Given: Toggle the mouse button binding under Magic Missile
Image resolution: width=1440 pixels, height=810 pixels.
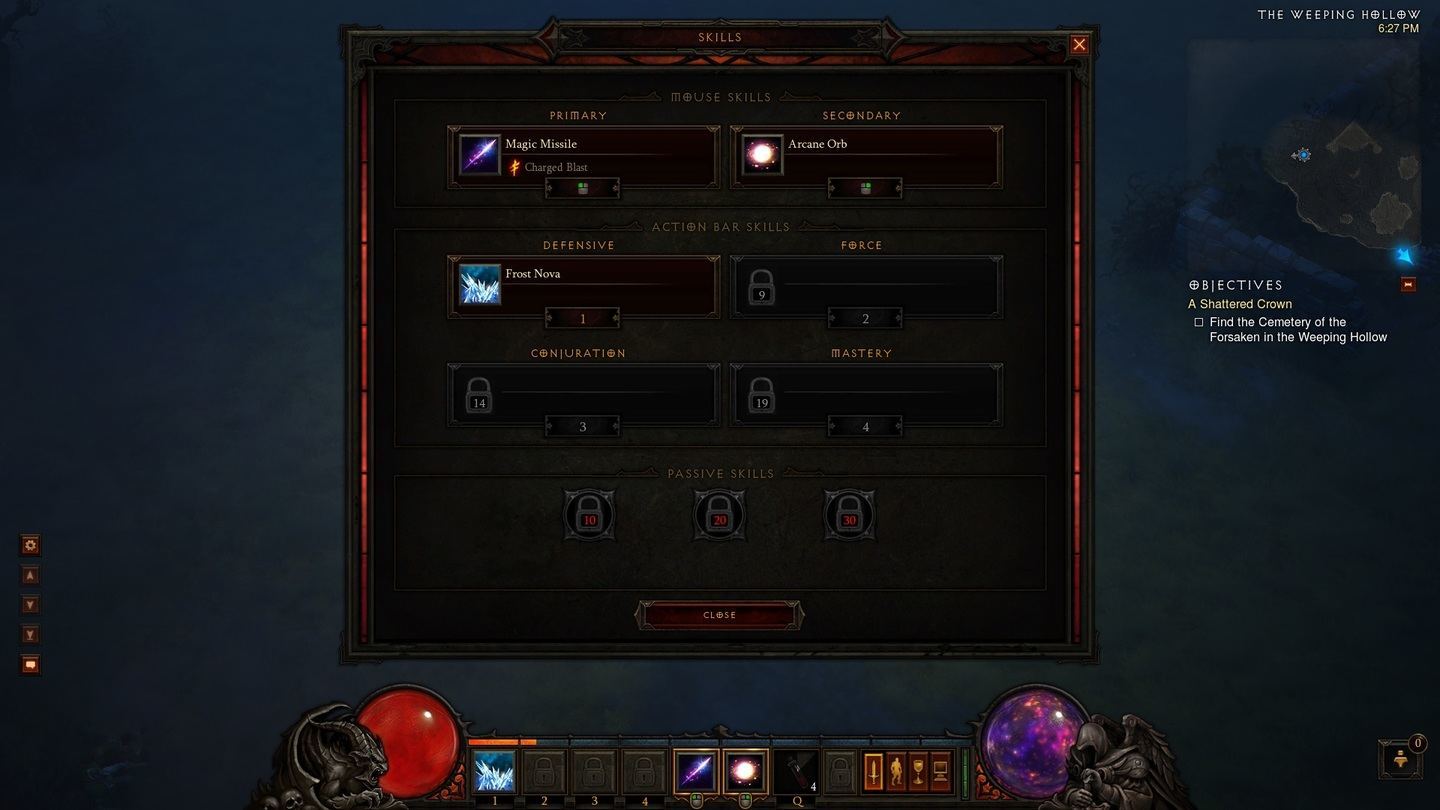Looking at the screenshot, I should [582, 188].
